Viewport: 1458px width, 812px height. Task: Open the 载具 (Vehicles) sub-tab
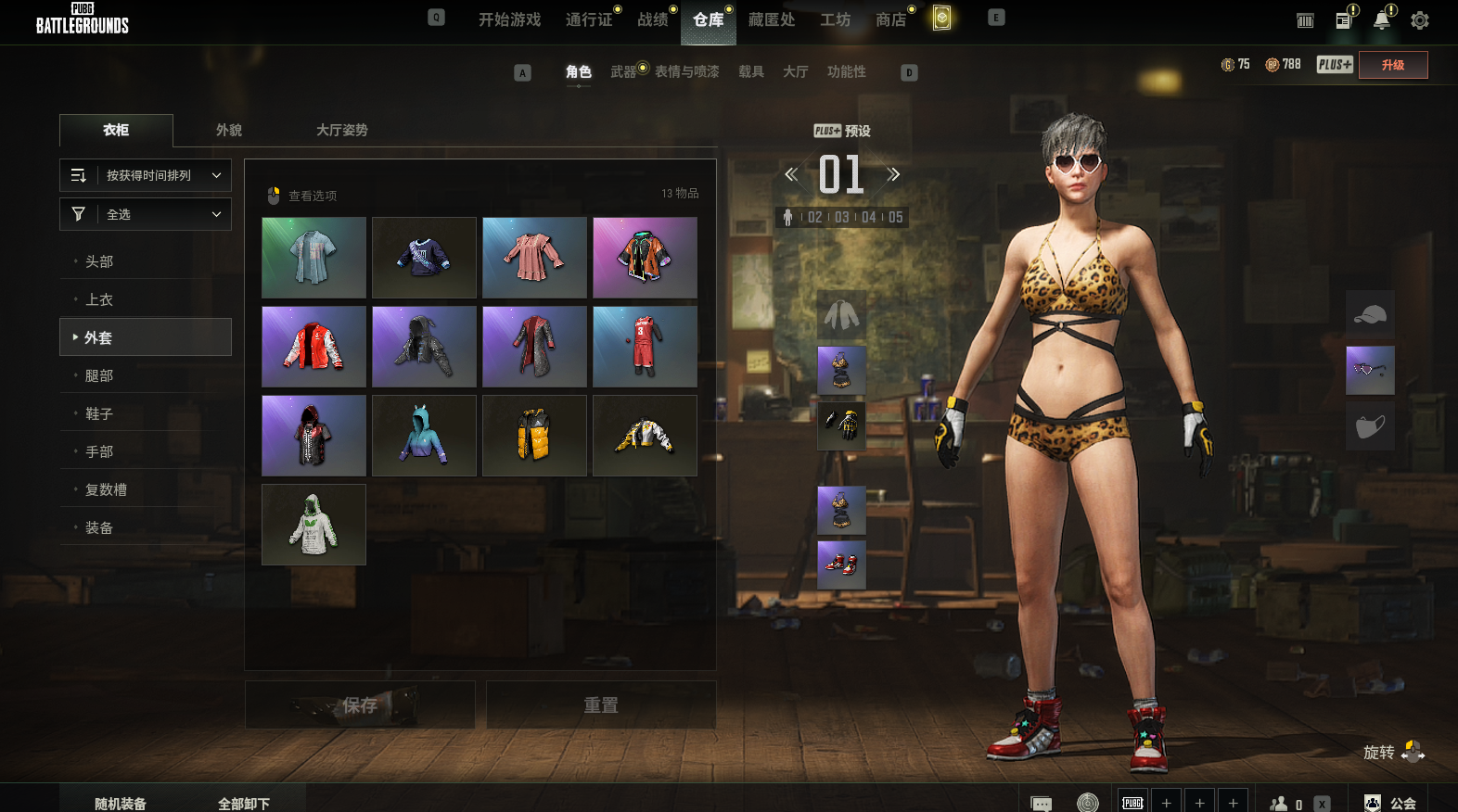(x=751, y=71)
